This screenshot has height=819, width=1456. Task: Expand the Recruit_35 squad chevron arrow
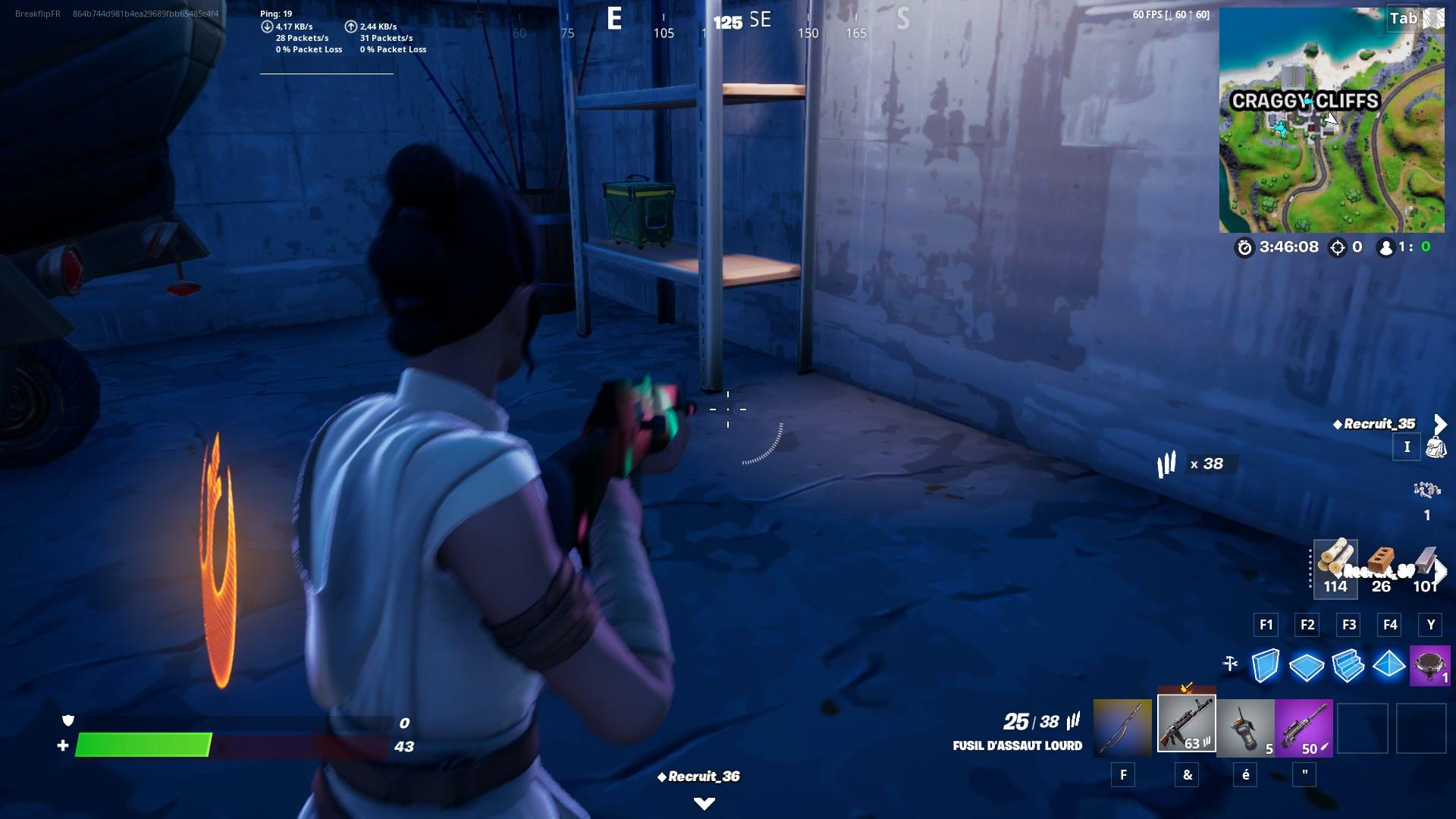point(1440,425)
